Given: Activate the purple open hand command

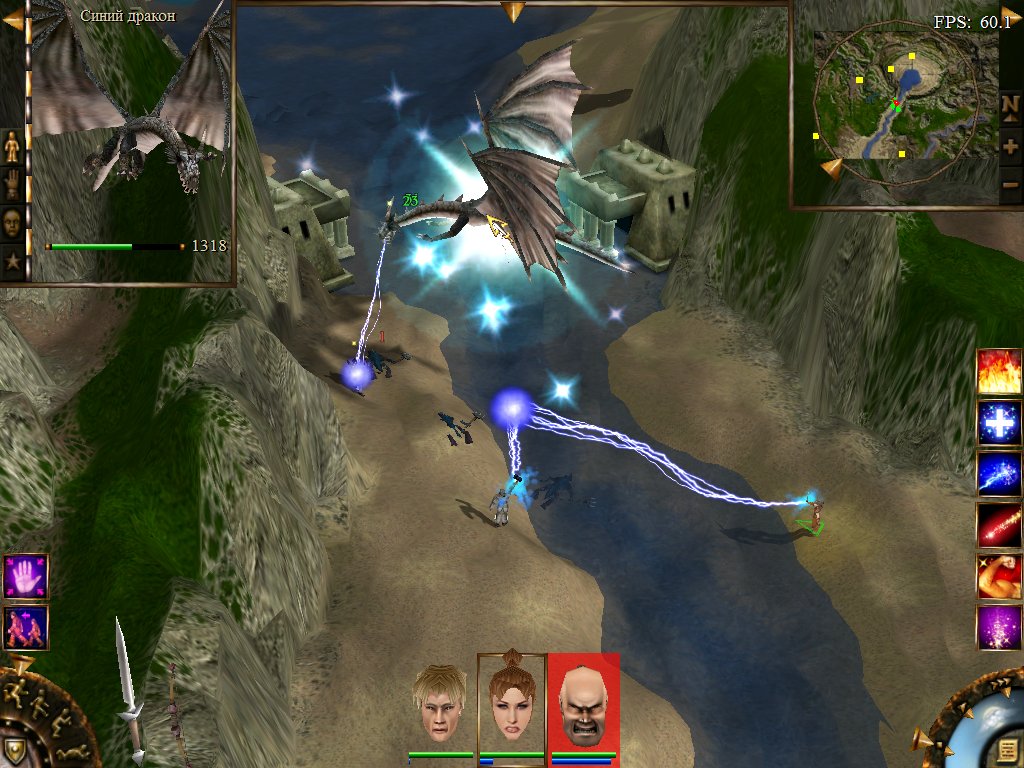Looking at the screenshot, I should tap(25, 576).
